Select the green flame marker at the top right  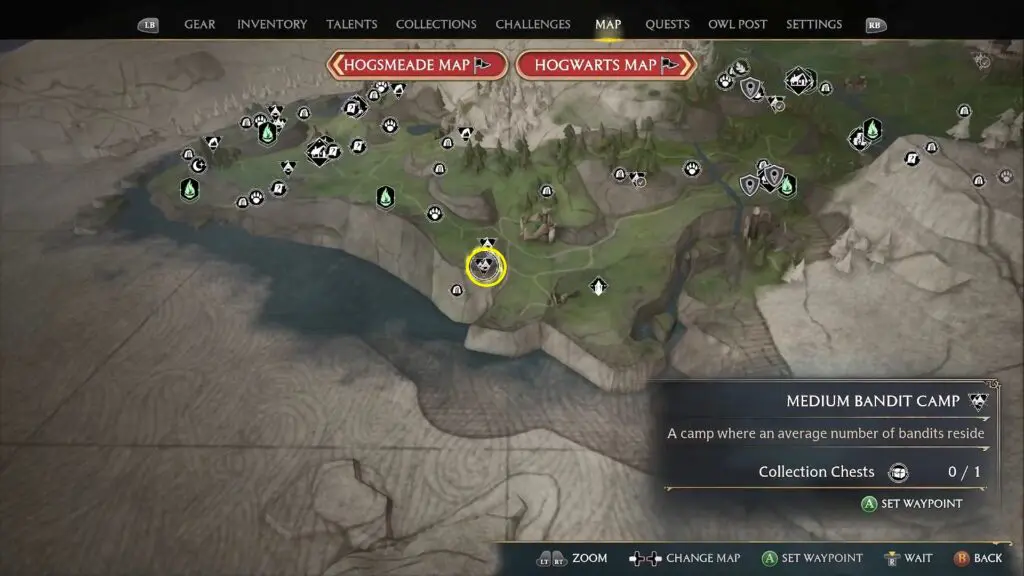(872, 129)
